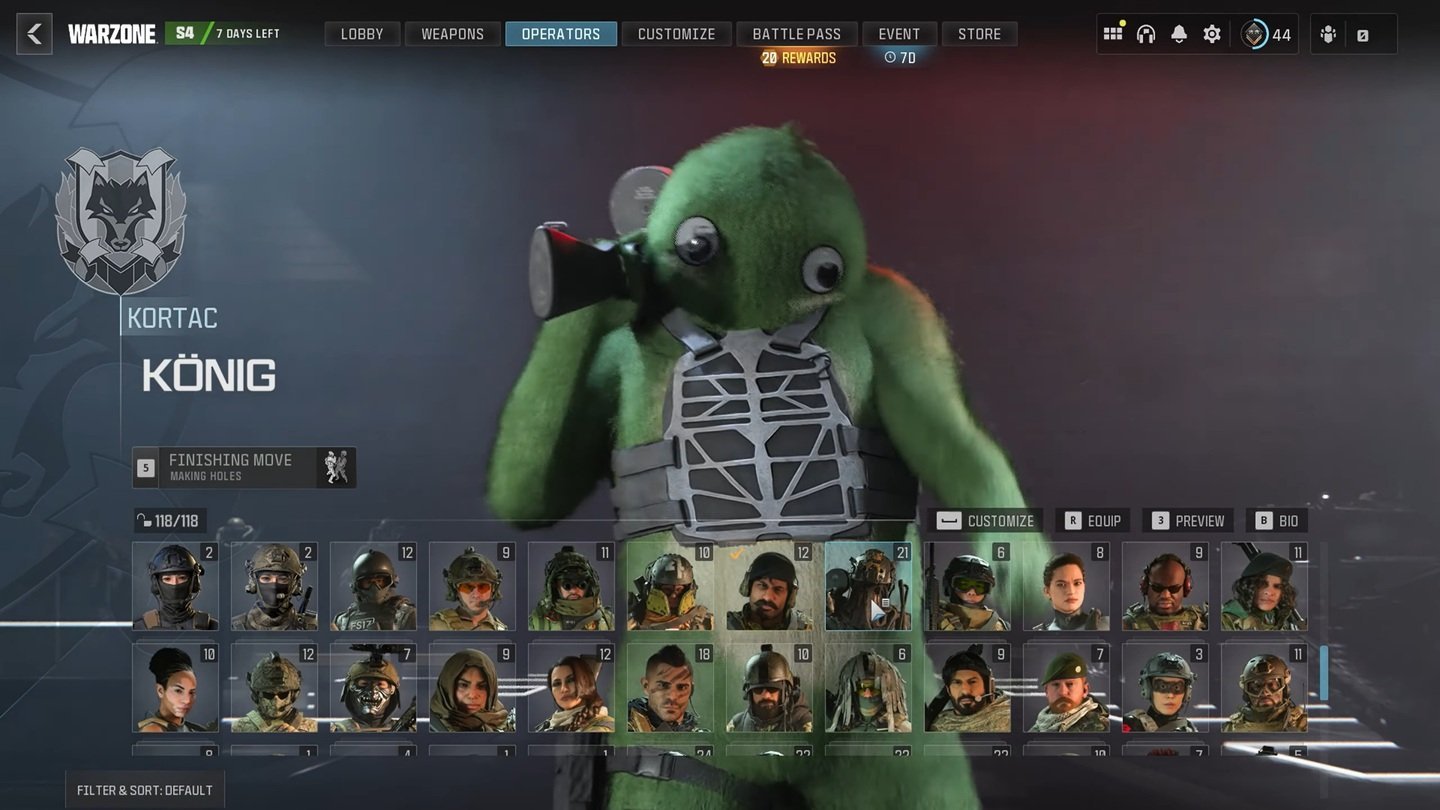Image resolution: width=1440 pixels, height=810 pixels.
Task: Click the Customize operator button
Action: pos(987,521)
